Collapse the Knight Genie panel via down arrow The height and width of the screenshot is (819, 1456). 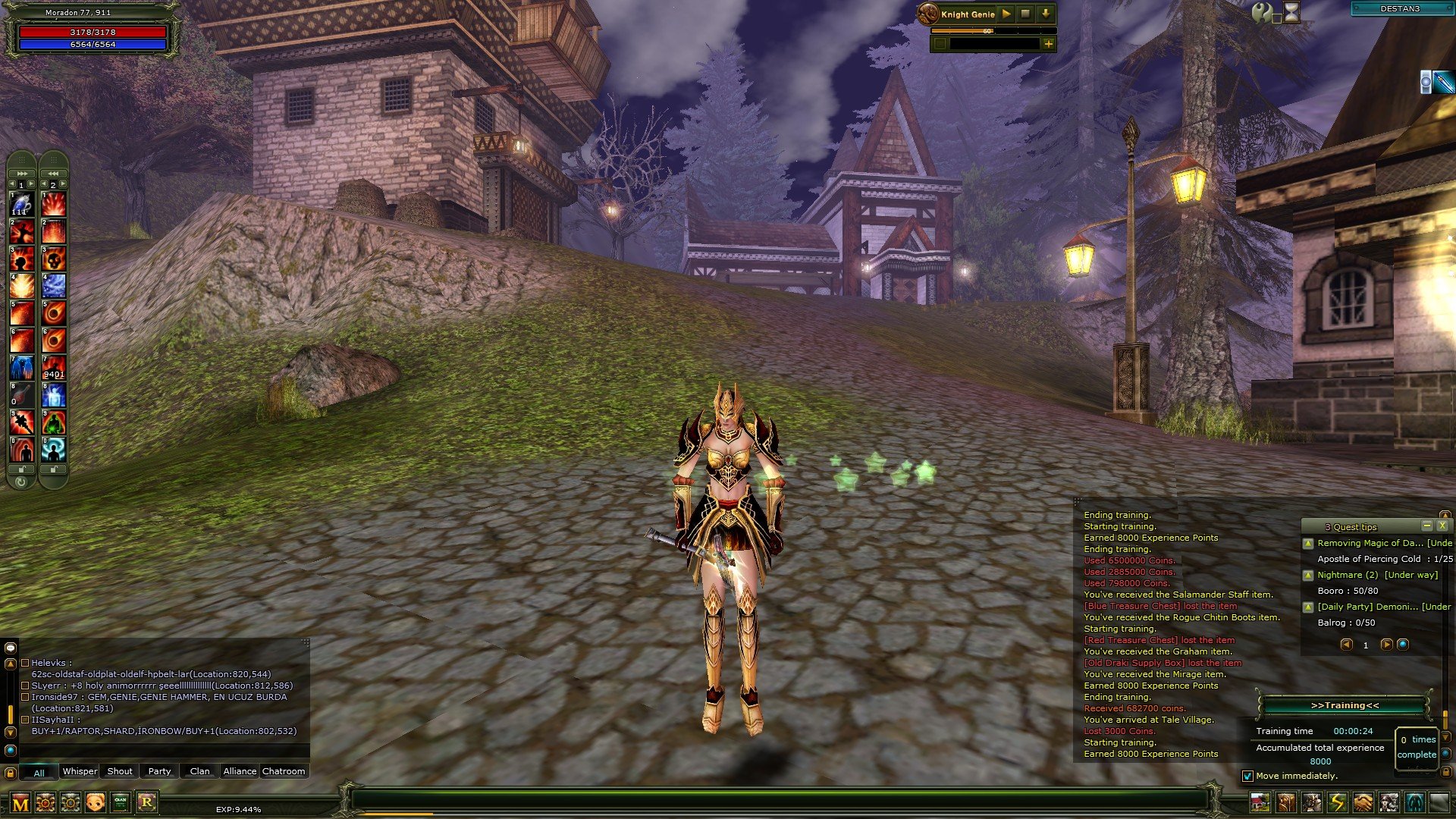(x=1046, y=14)
